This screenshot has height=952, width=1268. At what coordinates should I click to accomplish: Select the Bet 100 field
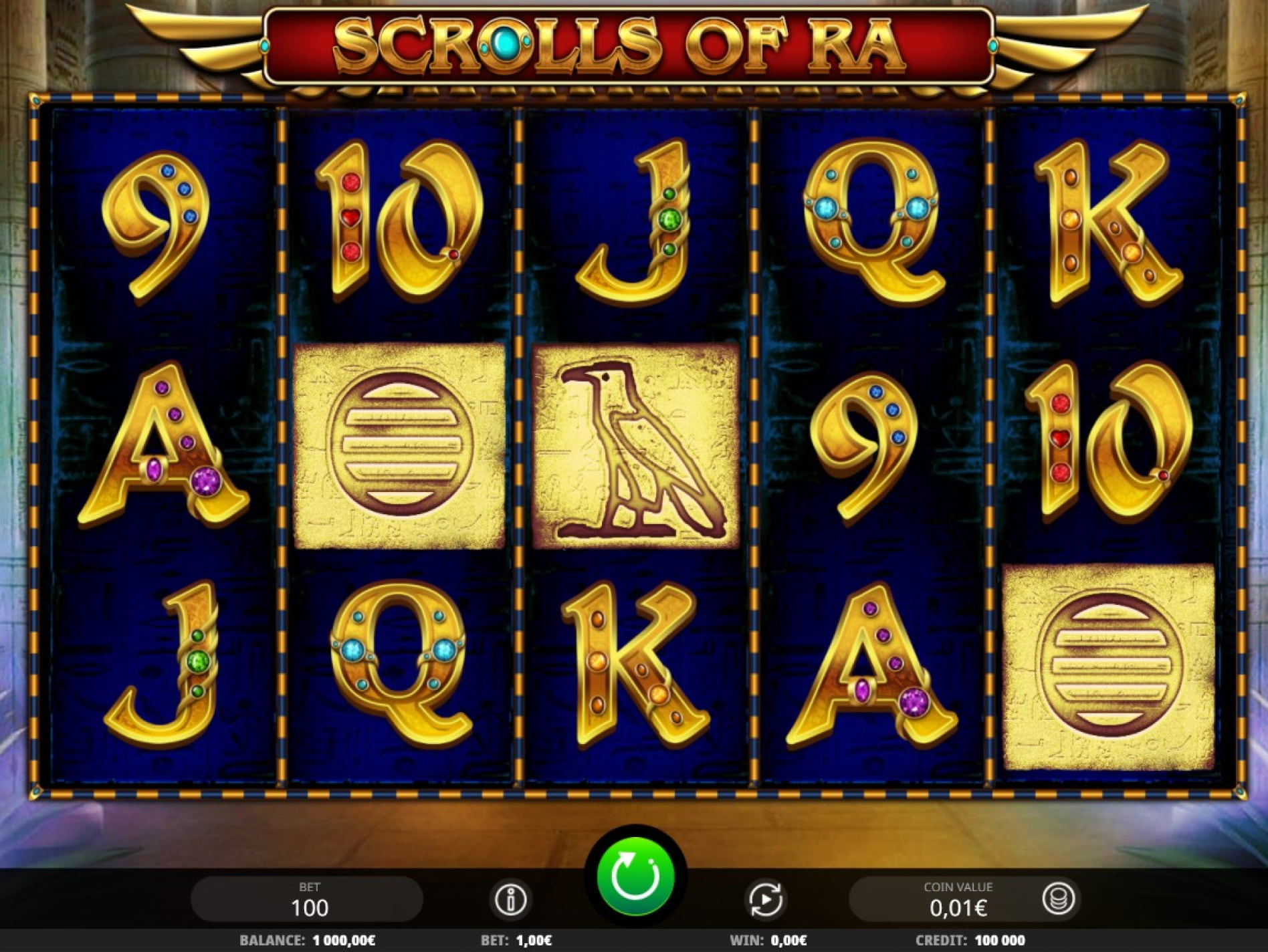[308, 899]
